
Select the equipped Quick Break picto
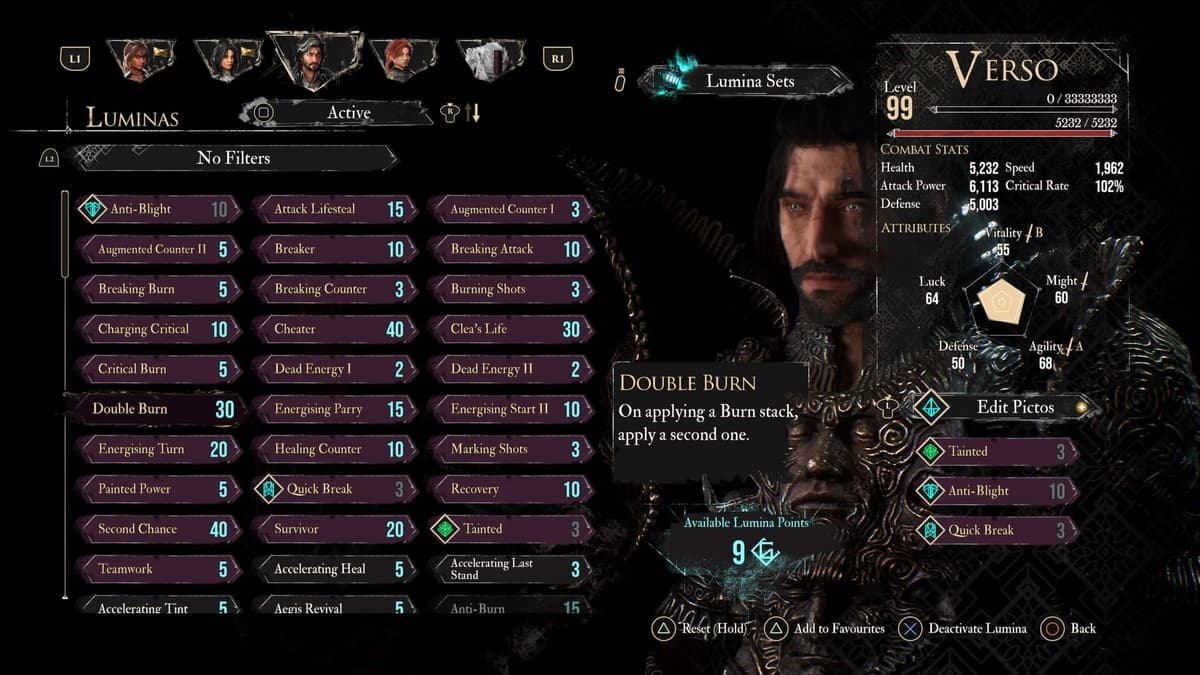995,531
